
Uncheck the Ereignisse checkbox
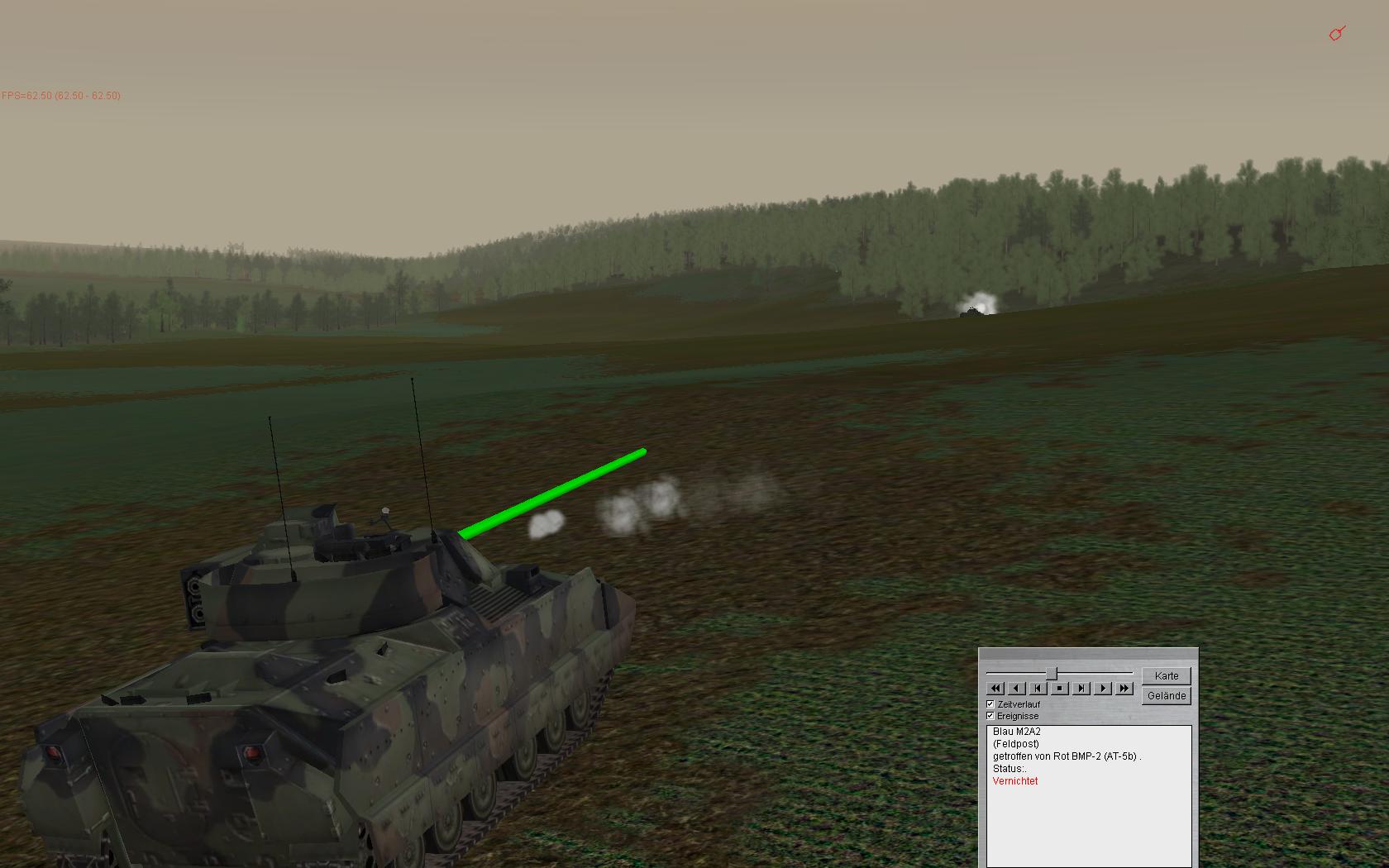point(990,716)
